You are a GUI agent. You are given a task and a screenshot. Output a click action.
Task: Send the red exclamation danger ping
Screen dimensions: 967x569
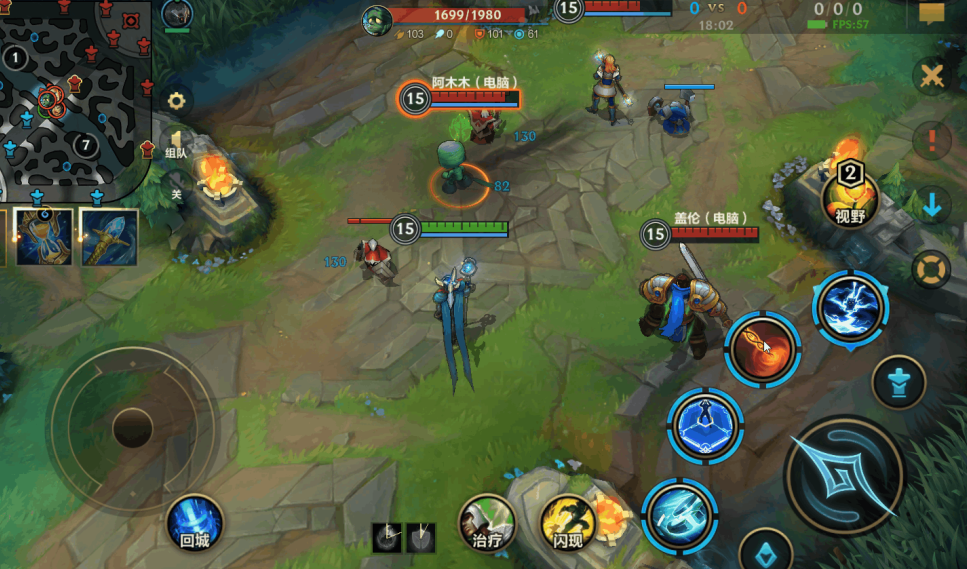click(x=932, y=140)
